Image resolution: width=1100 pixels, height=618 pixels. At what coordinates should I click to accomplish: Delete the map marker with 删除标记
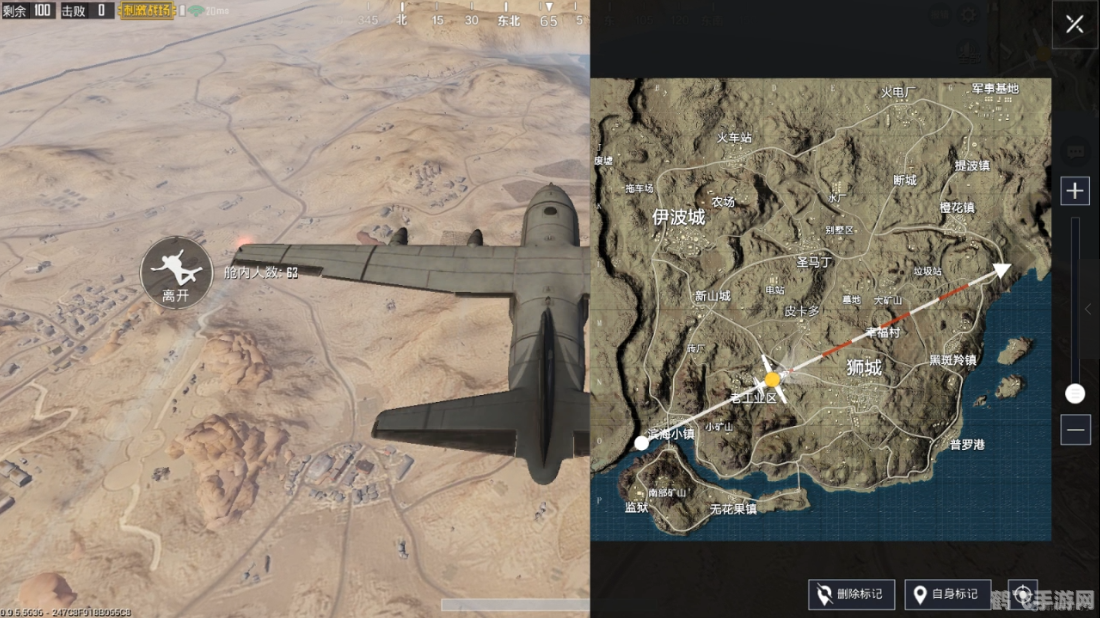tap(851, 594)
